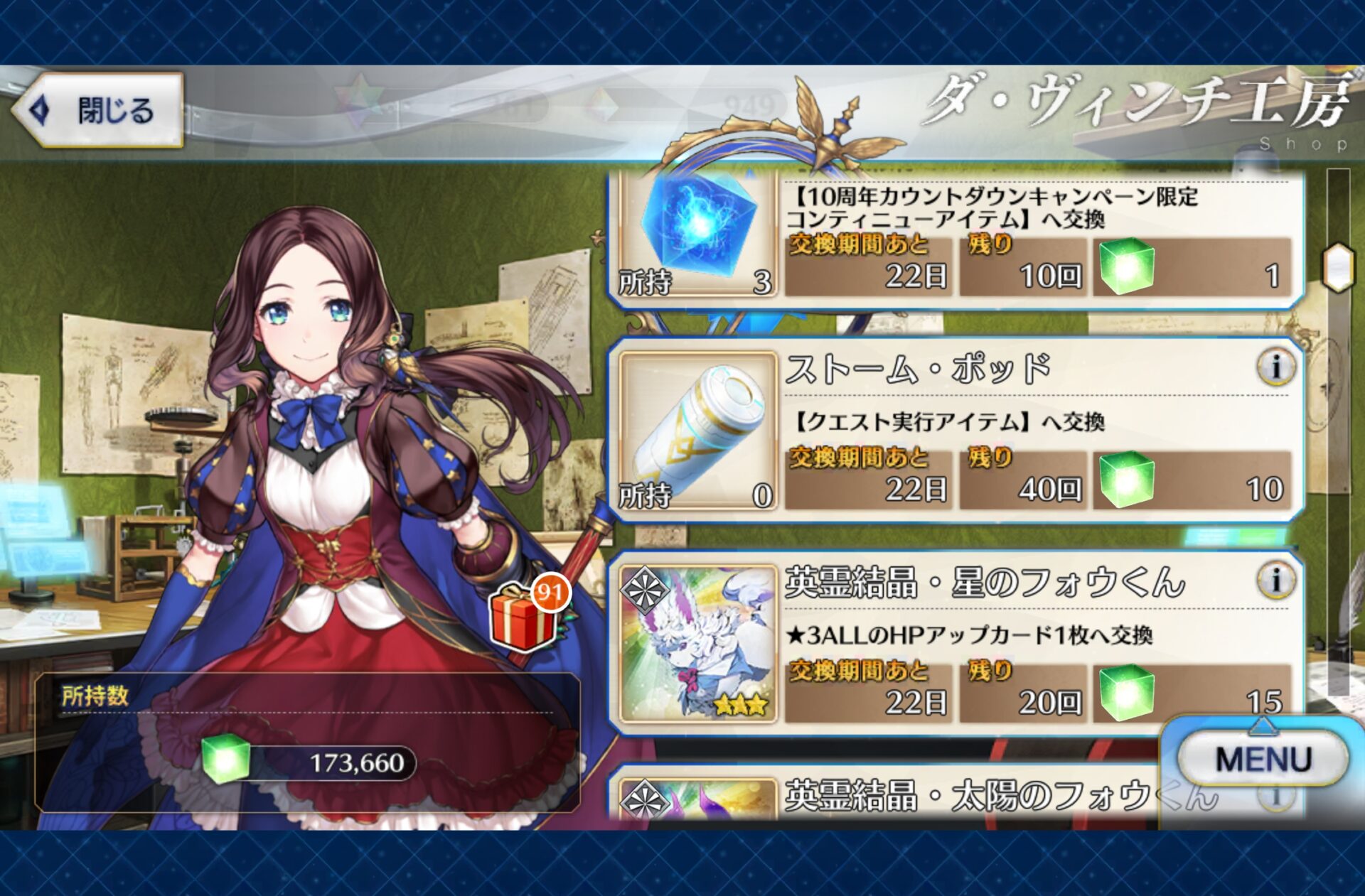1365x896 pixels.
Task: Show info for 星のフォウくん
Action: tap(1275, 581)
